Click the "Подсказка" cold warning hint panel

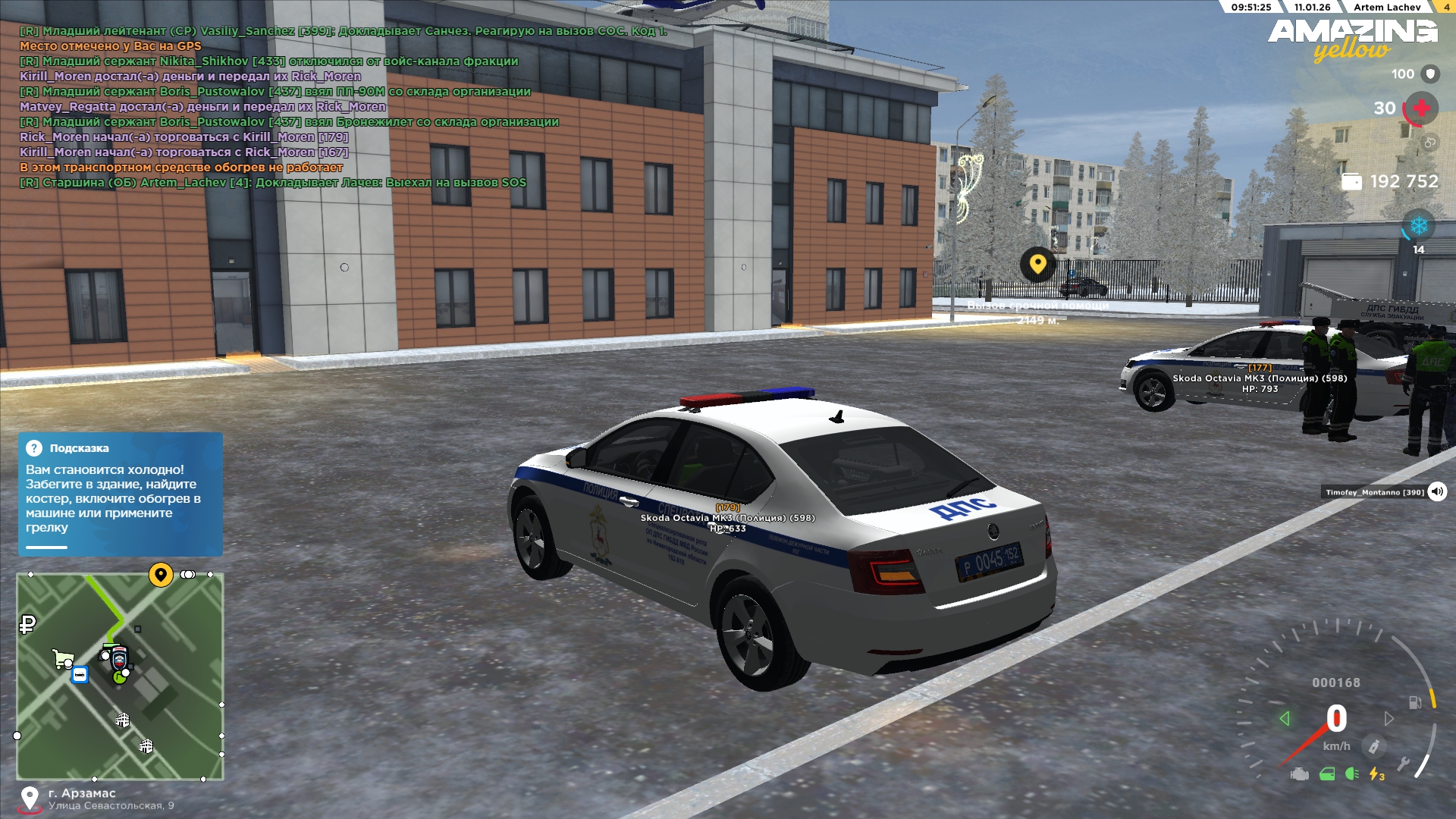pos(121,494)
